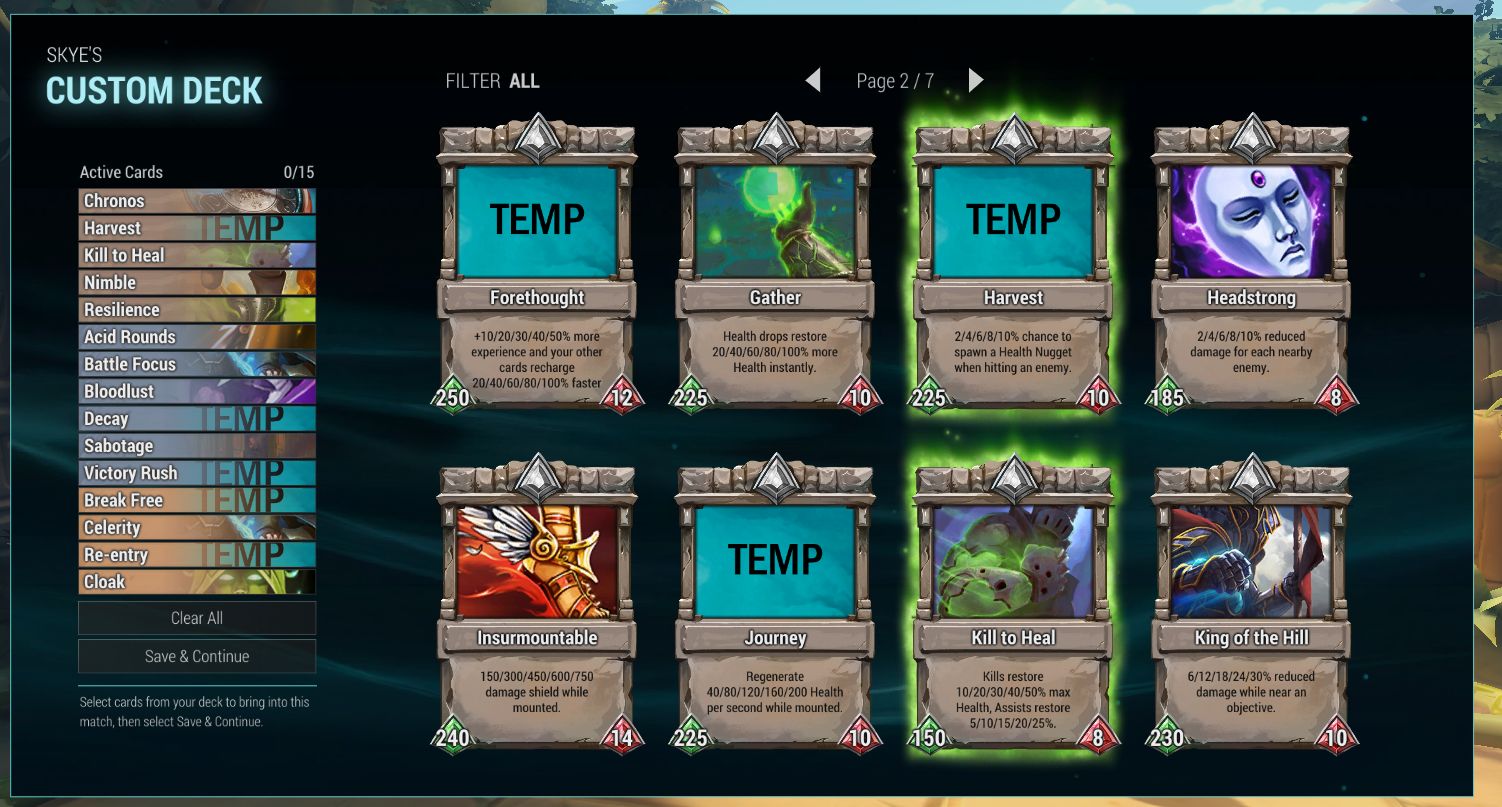Click the highlighted Harvest card
This screenshot has width=1502, height=807.
pos(1013,265)
